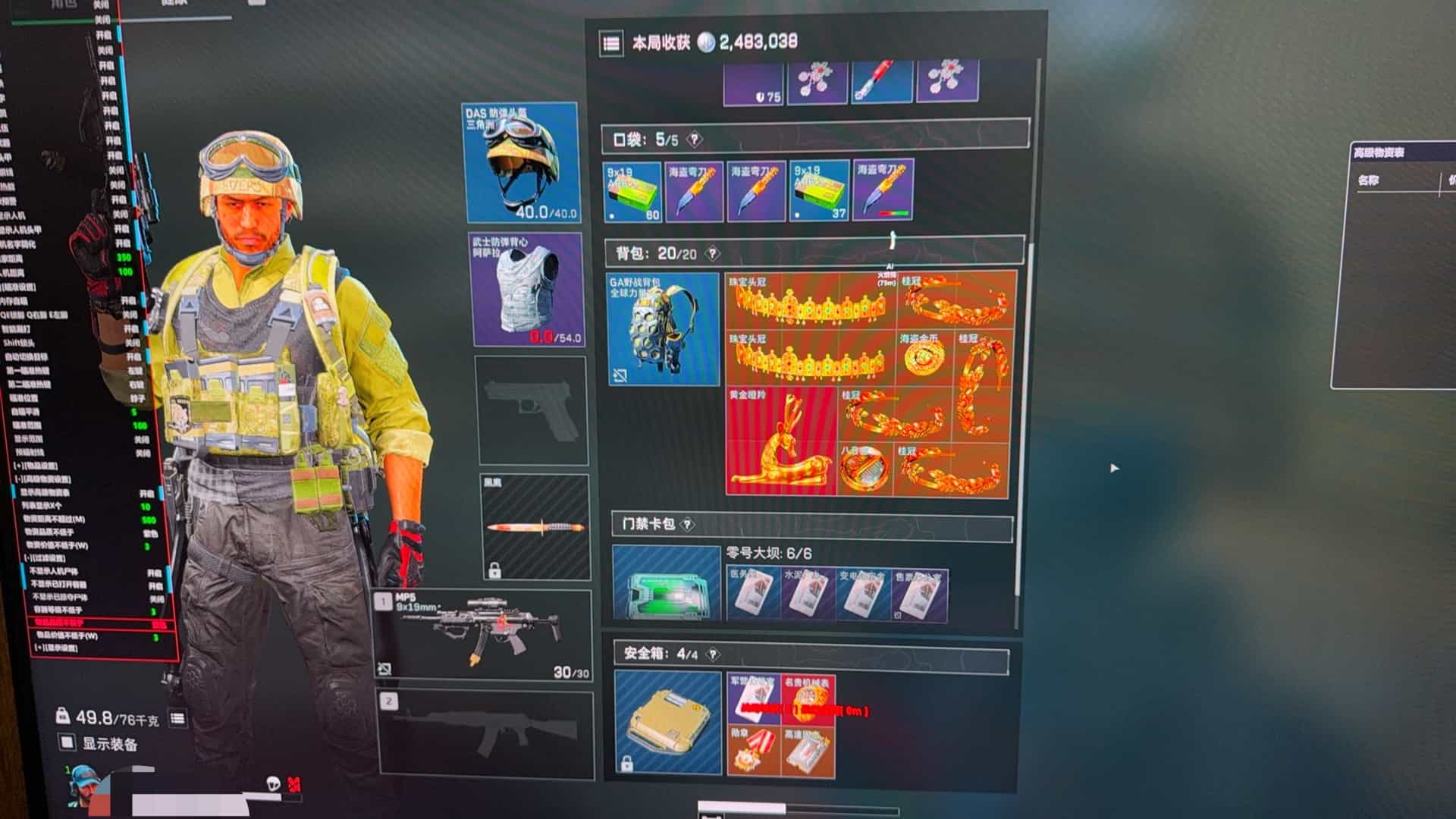
Task: Click the empty pistol slot
Action: click(x=532, y=410)
